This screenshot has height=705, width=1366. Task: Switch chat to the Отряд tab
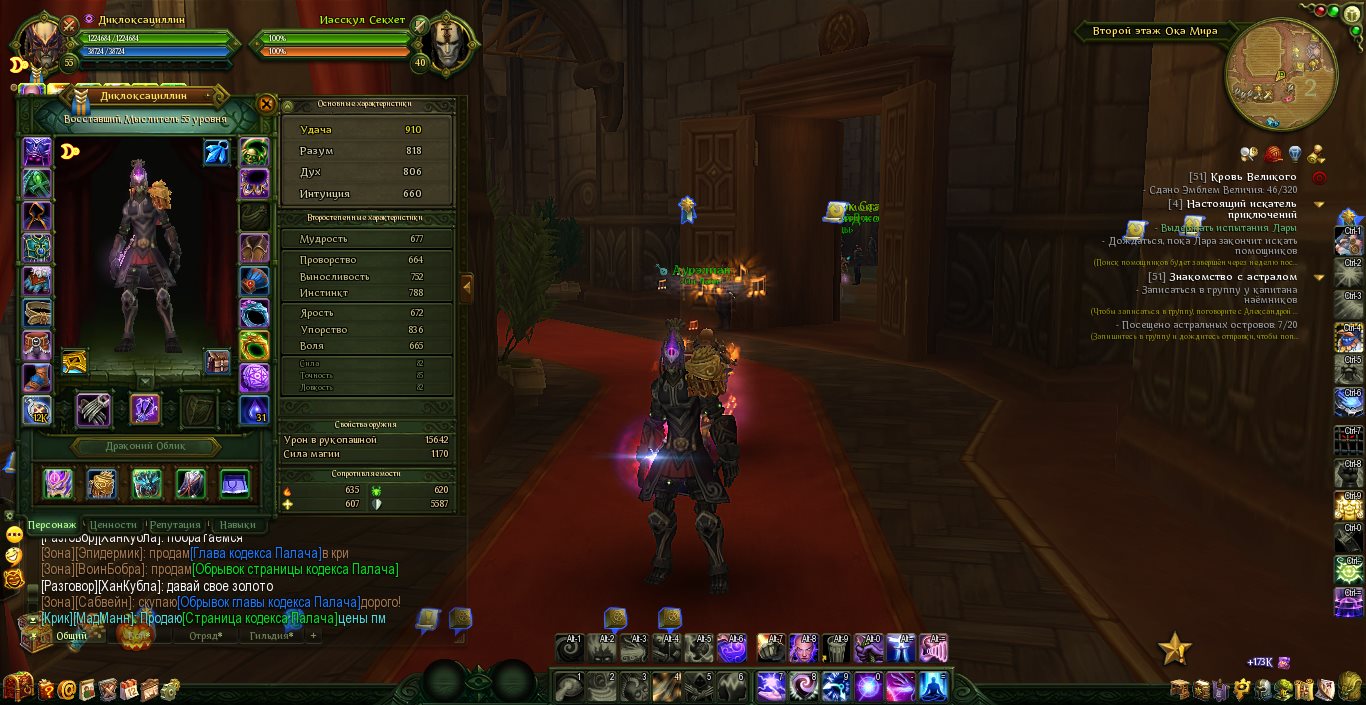[x=206, y=635]
